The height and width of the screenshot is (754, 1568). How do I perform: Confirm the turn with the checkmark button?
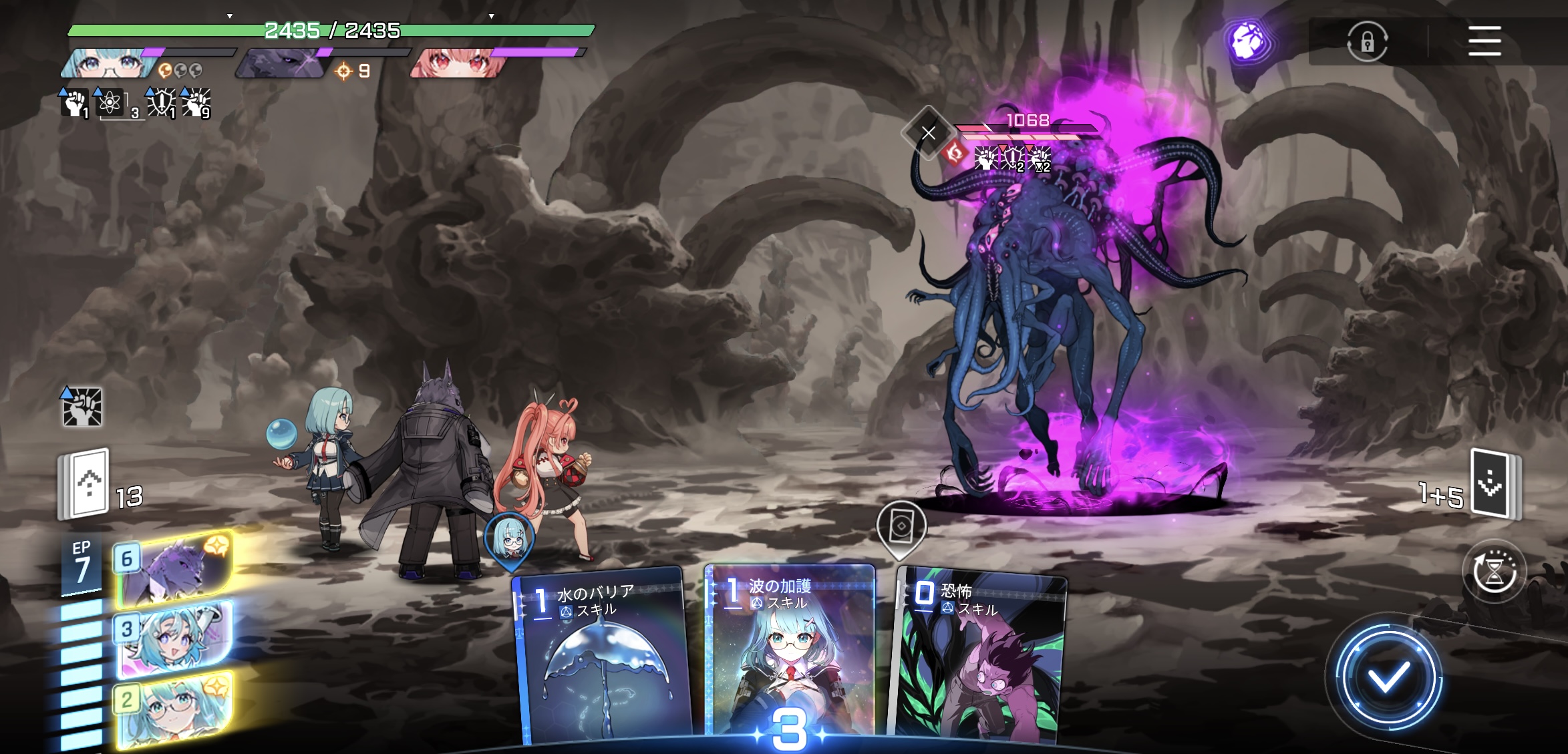pyautogui.click(x=1388, y=679)
